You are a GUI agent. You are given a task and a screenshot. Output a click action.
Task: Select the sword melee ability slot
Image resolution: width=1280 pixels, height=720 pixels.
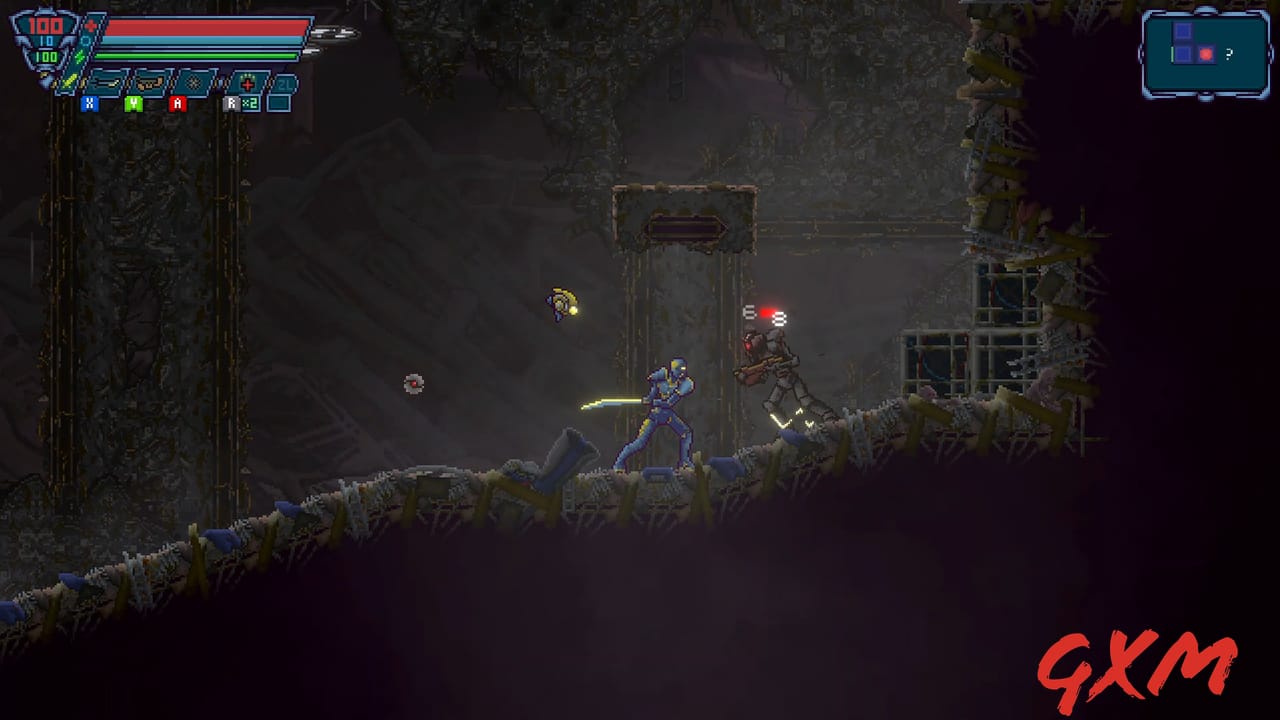pos(67,83)
